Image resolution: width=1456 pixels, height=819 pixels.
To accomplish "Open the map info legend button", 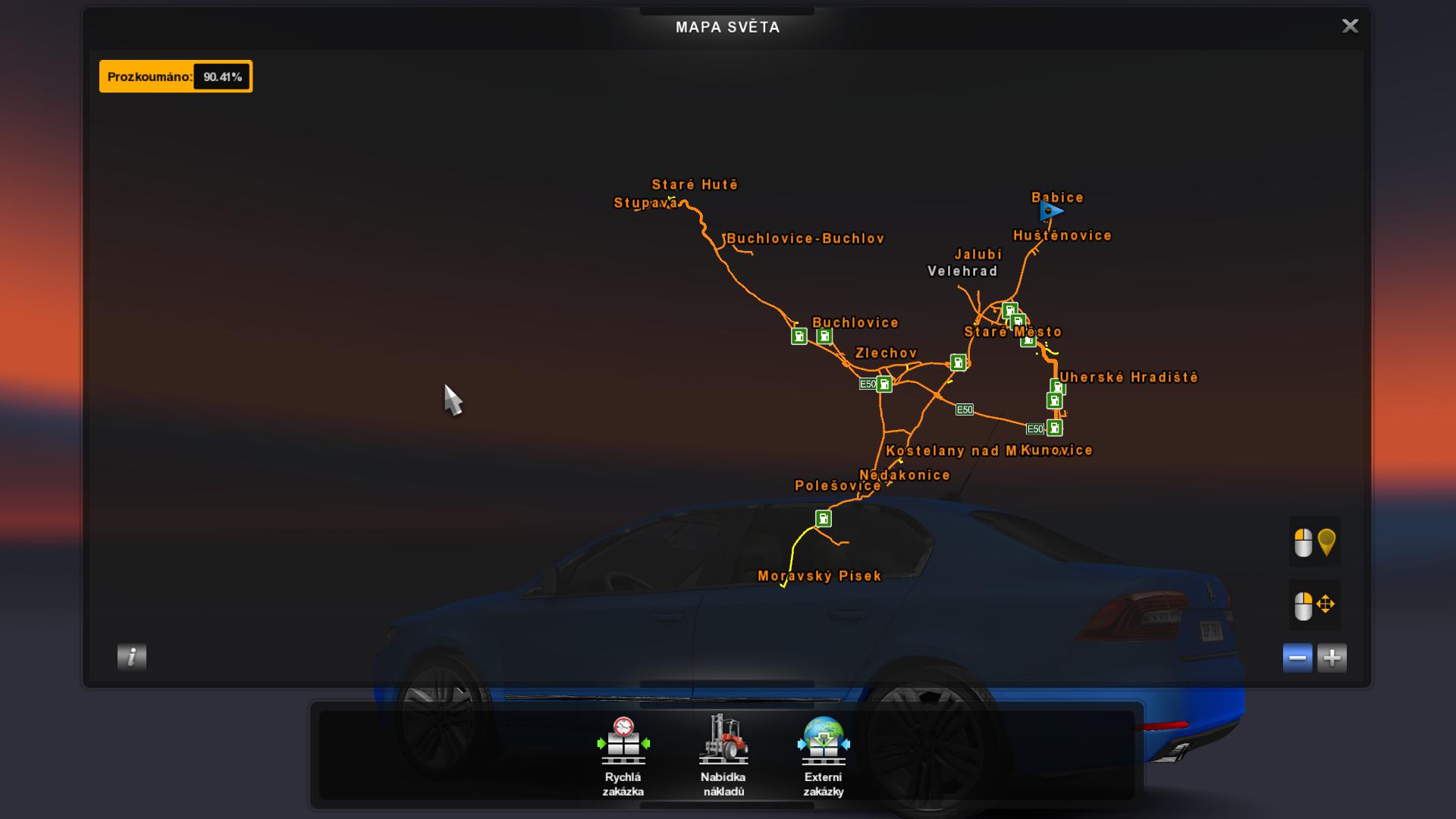I will [132, 657].
